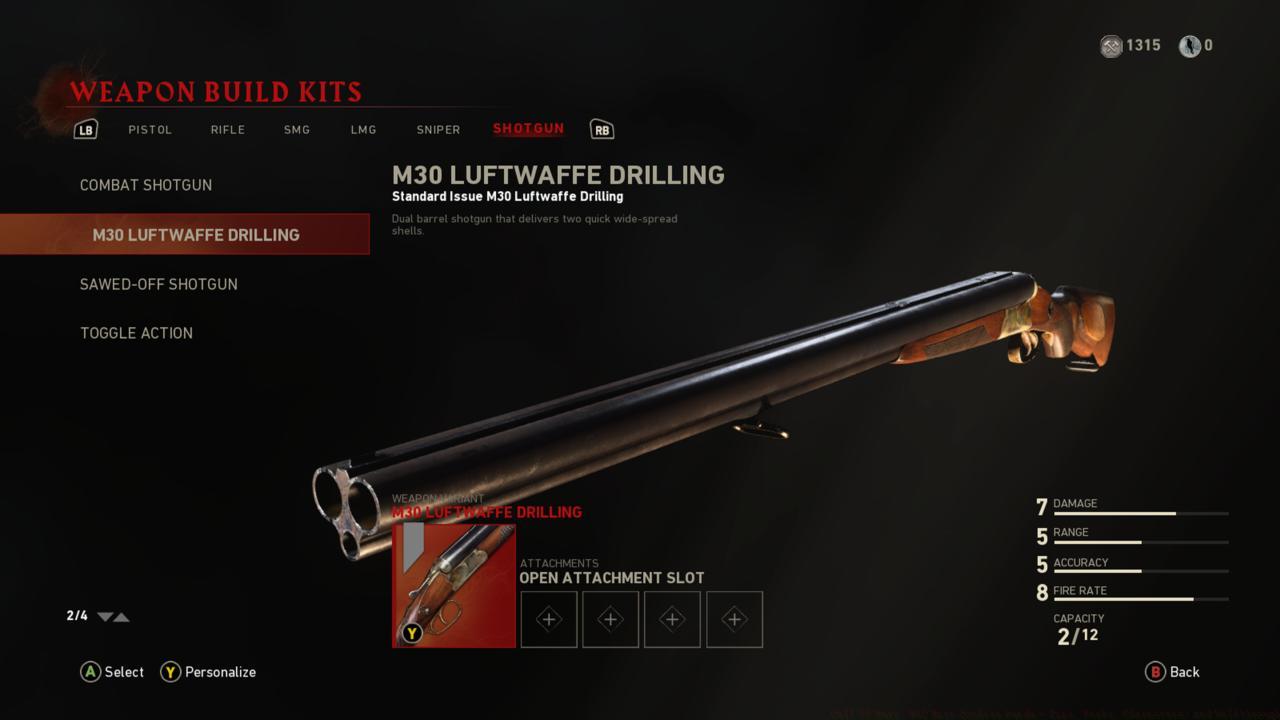The height and width of the screenshot is (720, 1280).
Task: Select COMBAT SHOTGUN from the list
Action: coord(146,185)
